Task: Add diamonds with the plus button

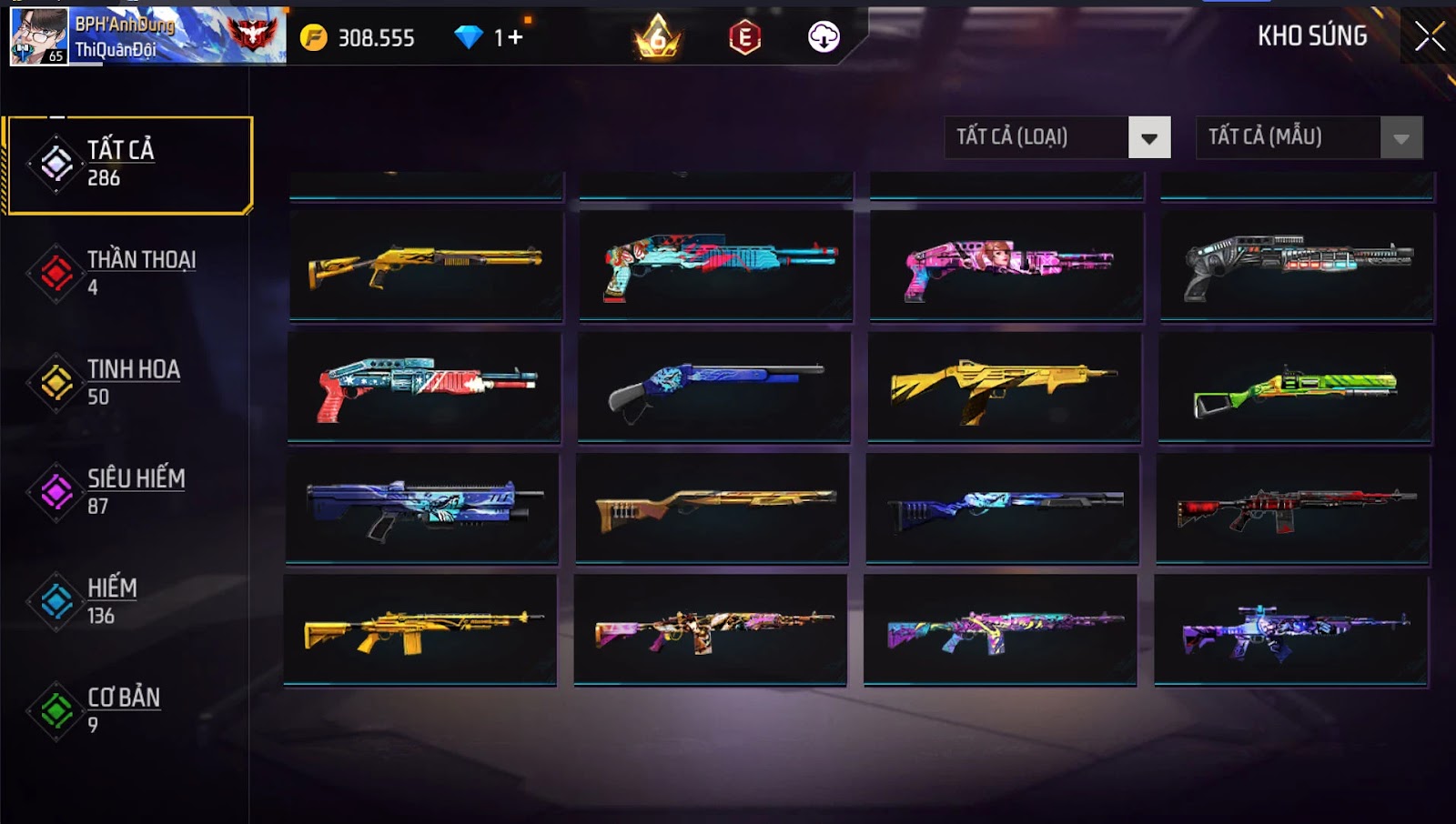Action: 515,37
